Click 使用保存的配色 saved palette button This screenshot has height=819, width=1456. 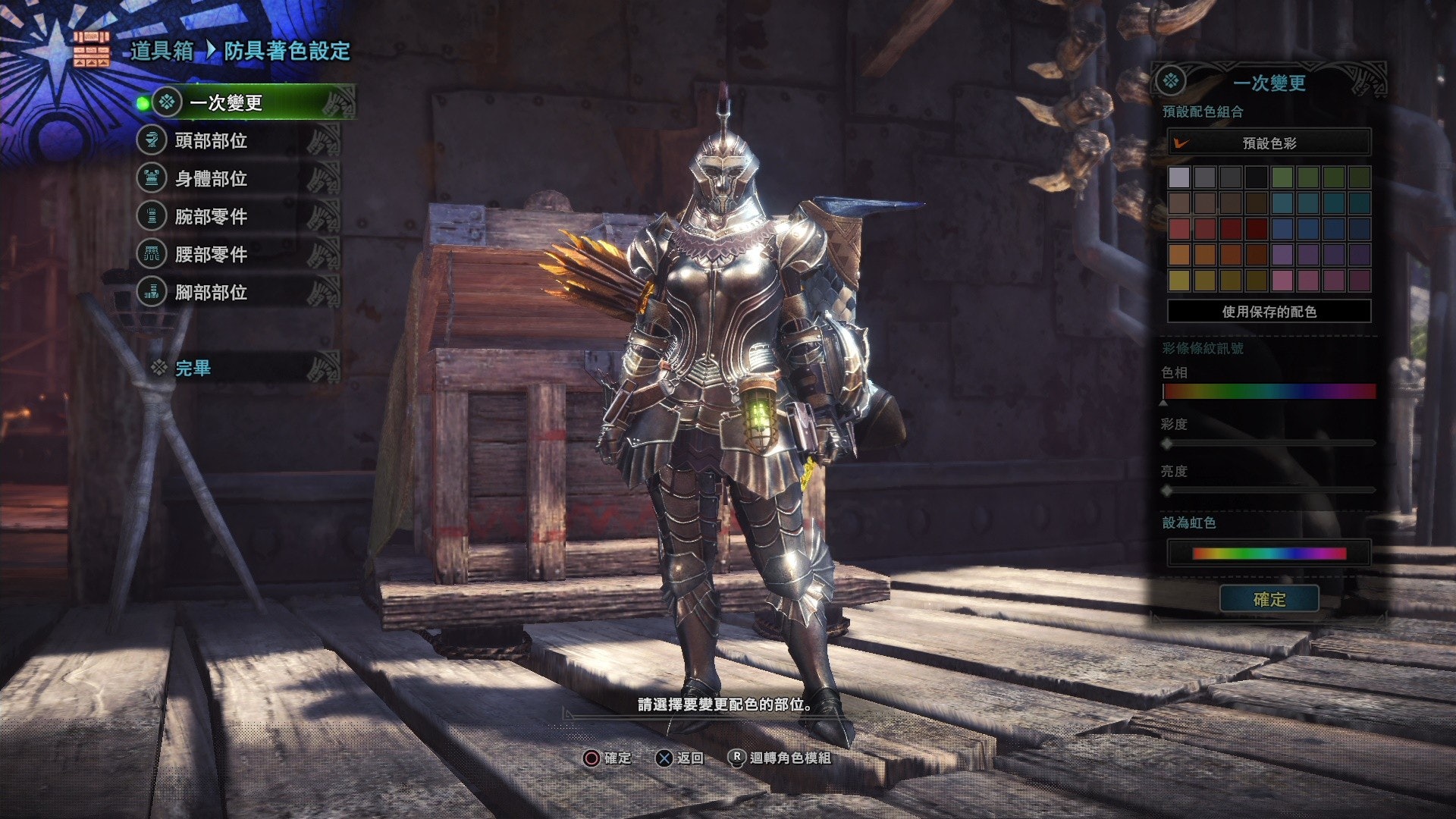(x=1269, y=311)
